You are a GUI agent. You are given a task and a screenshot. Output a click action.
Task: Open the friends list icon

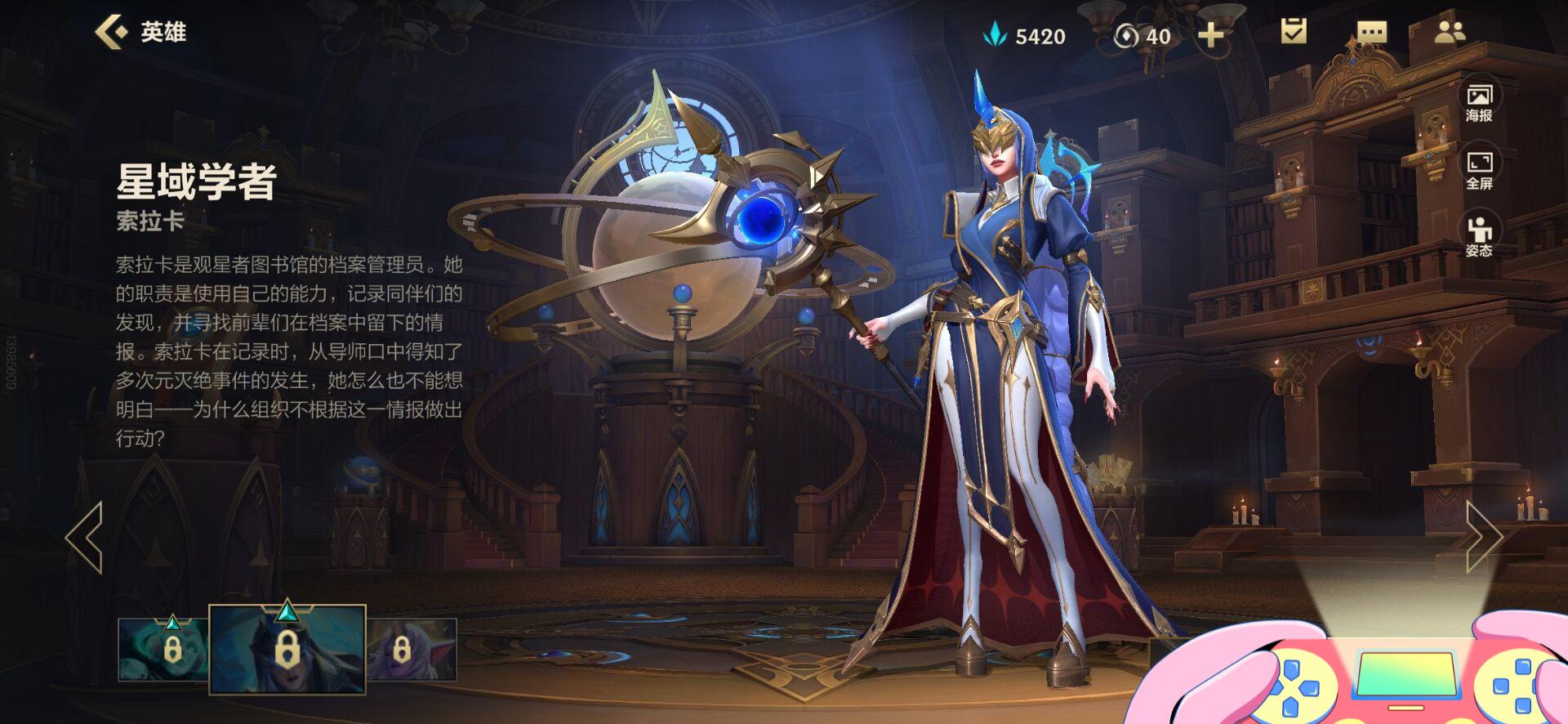tap(1450, 32)
